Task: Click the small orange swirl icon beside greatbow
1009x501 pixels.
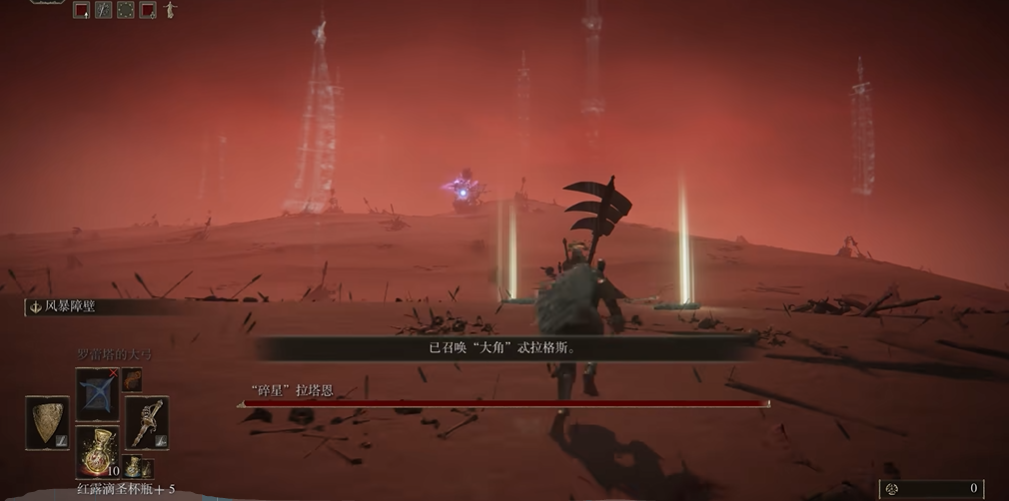Action: click(132, 380)
